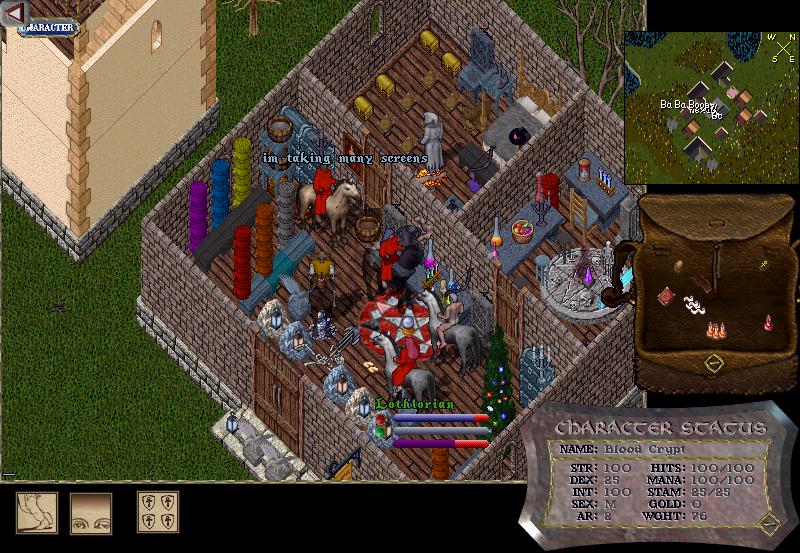Image resolution: width=800 pixels, height=553 pixels.
Task: Click the boot icon at the bottom
Action: [x=36, y=512]
